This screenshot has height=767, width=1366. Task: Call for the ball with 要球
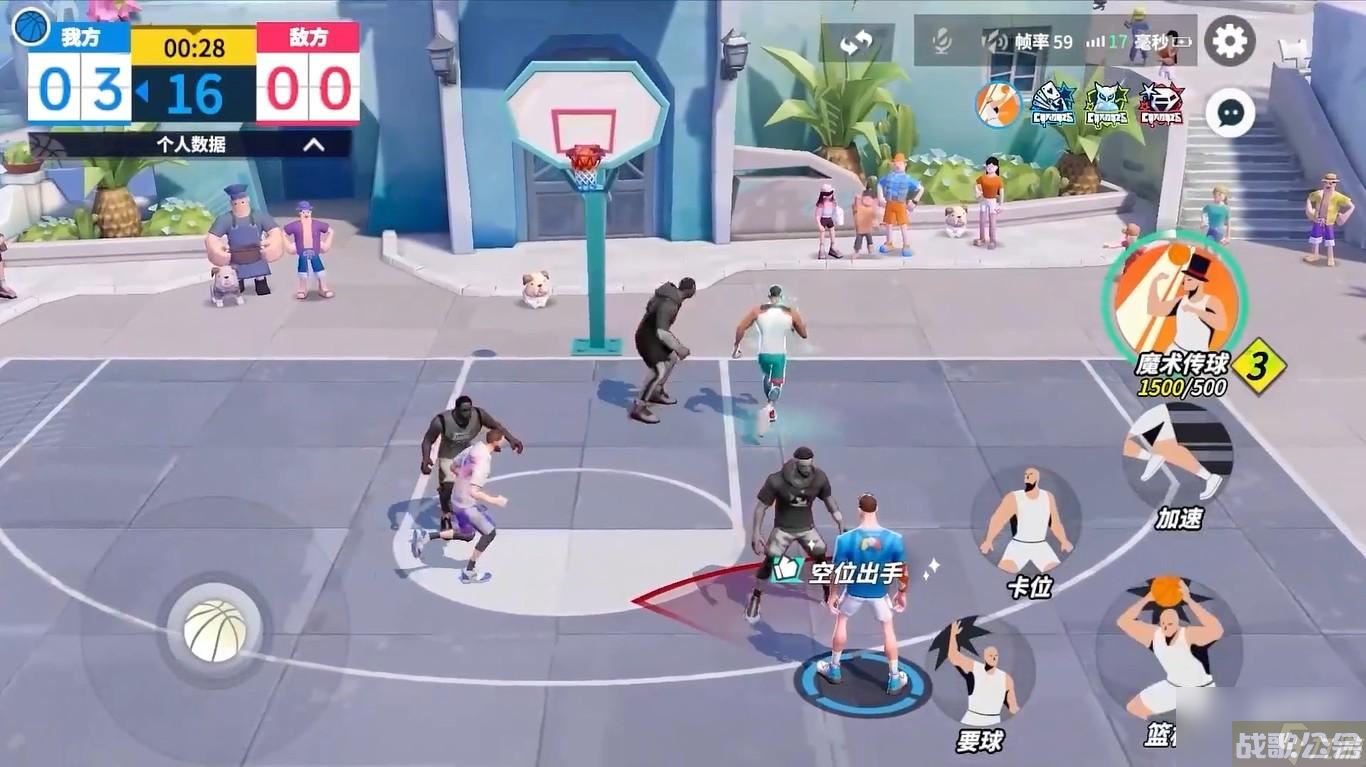pos(981,672)
